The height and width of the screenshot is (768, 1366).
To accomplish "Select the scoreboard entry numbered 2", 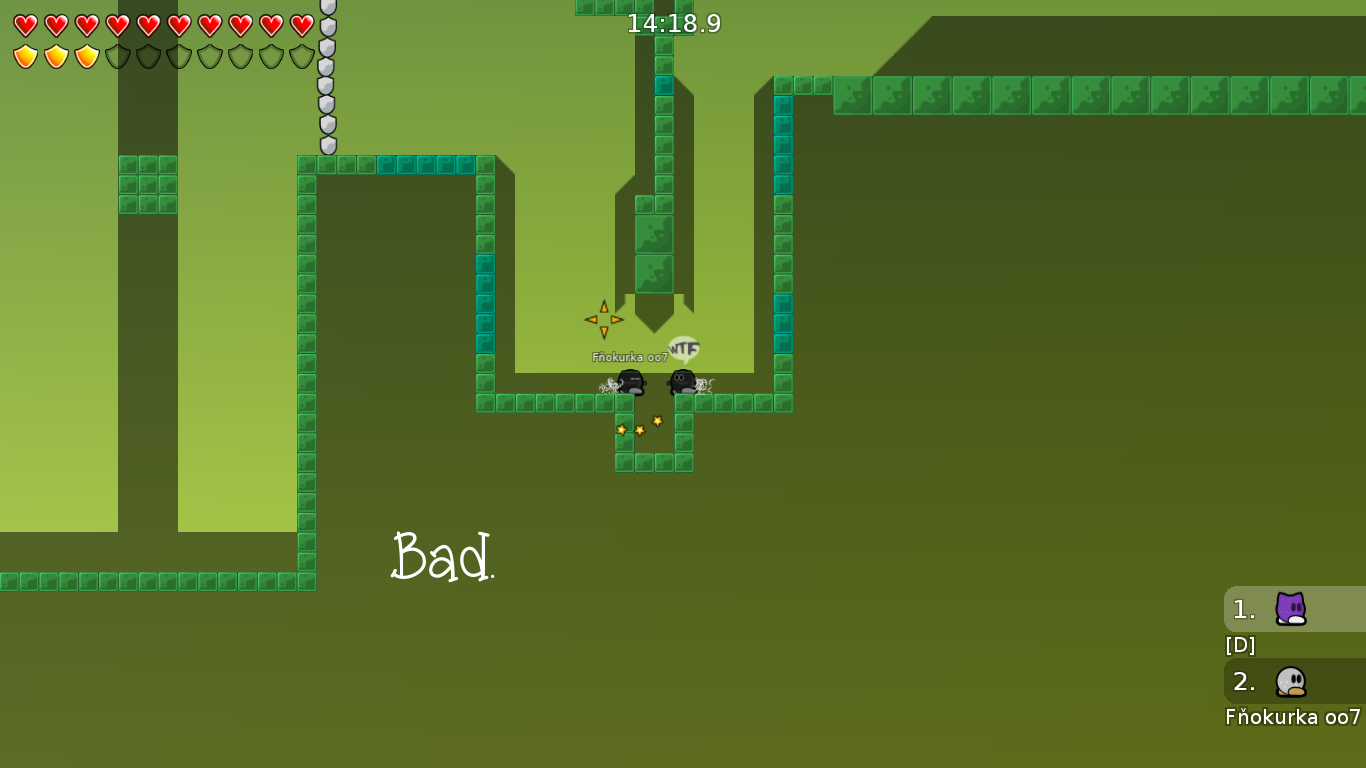I will point(1241,683).
